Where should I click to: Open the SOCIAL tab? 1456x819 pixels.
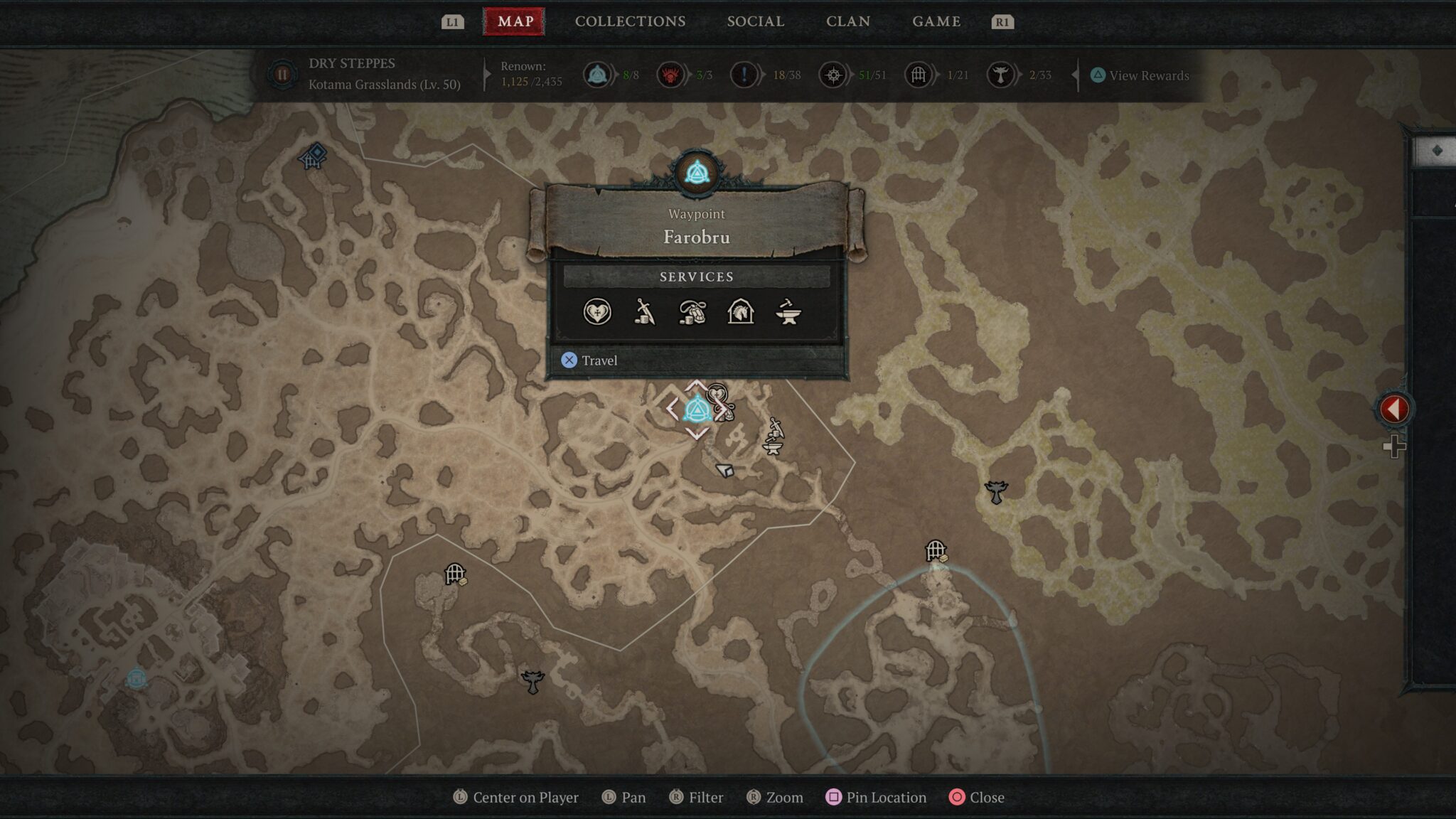[x=755, y=21]
